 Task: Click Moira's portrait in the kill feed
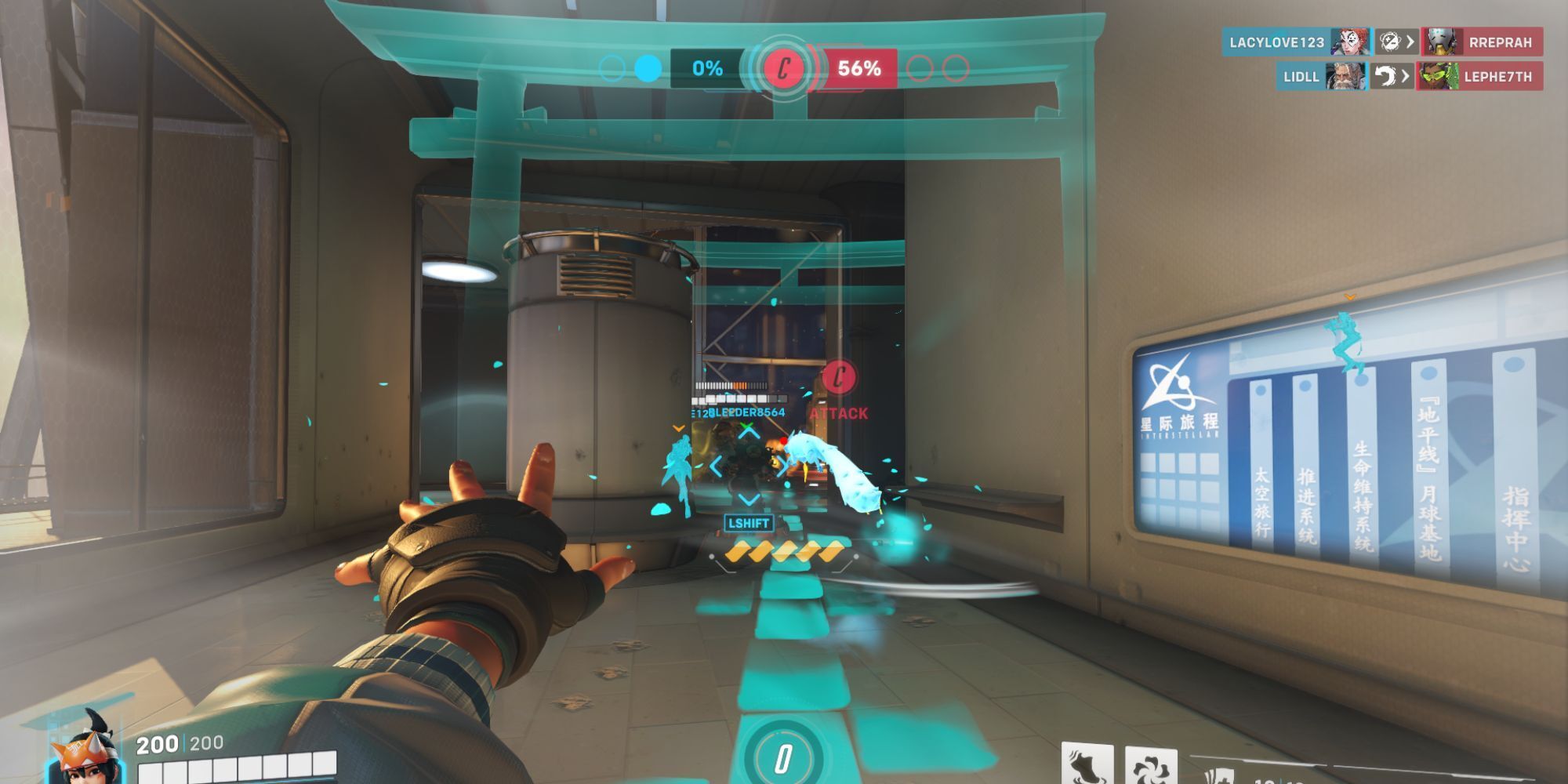(x=1349, y=41)
